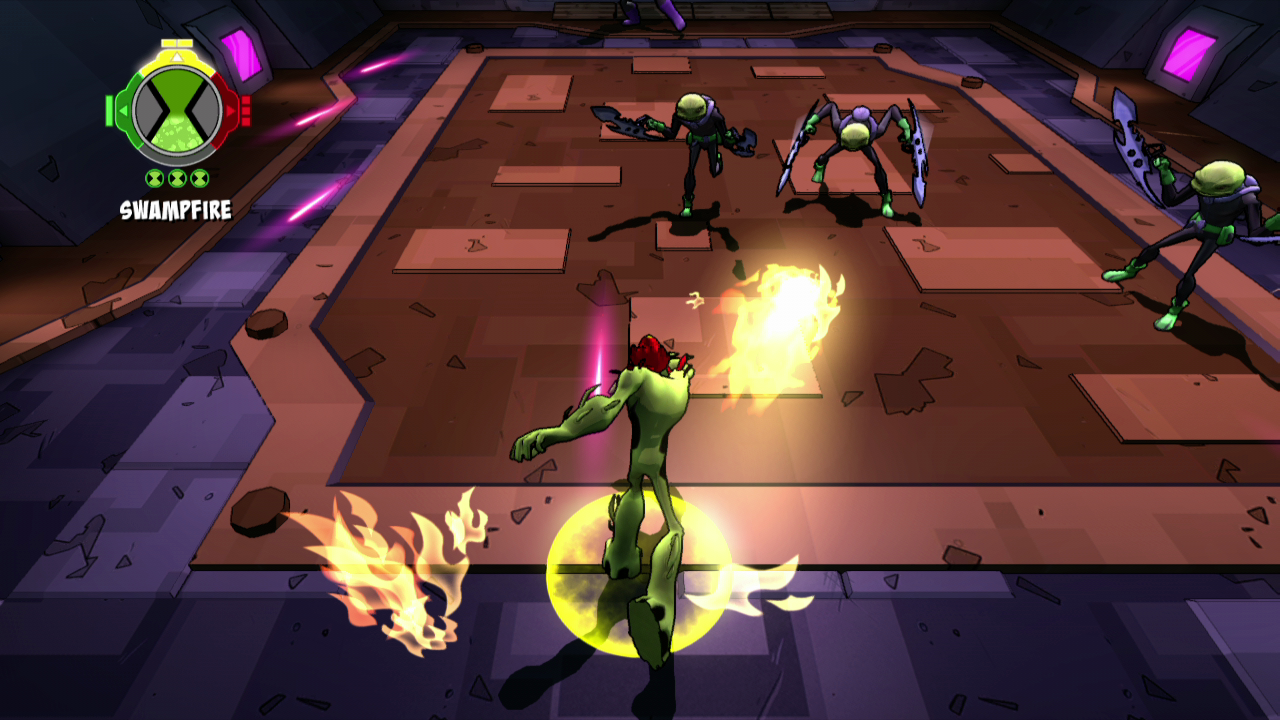Click the green health bar segment left of the dial
Screen dimensions: 1280x720
tap(108, 110)
